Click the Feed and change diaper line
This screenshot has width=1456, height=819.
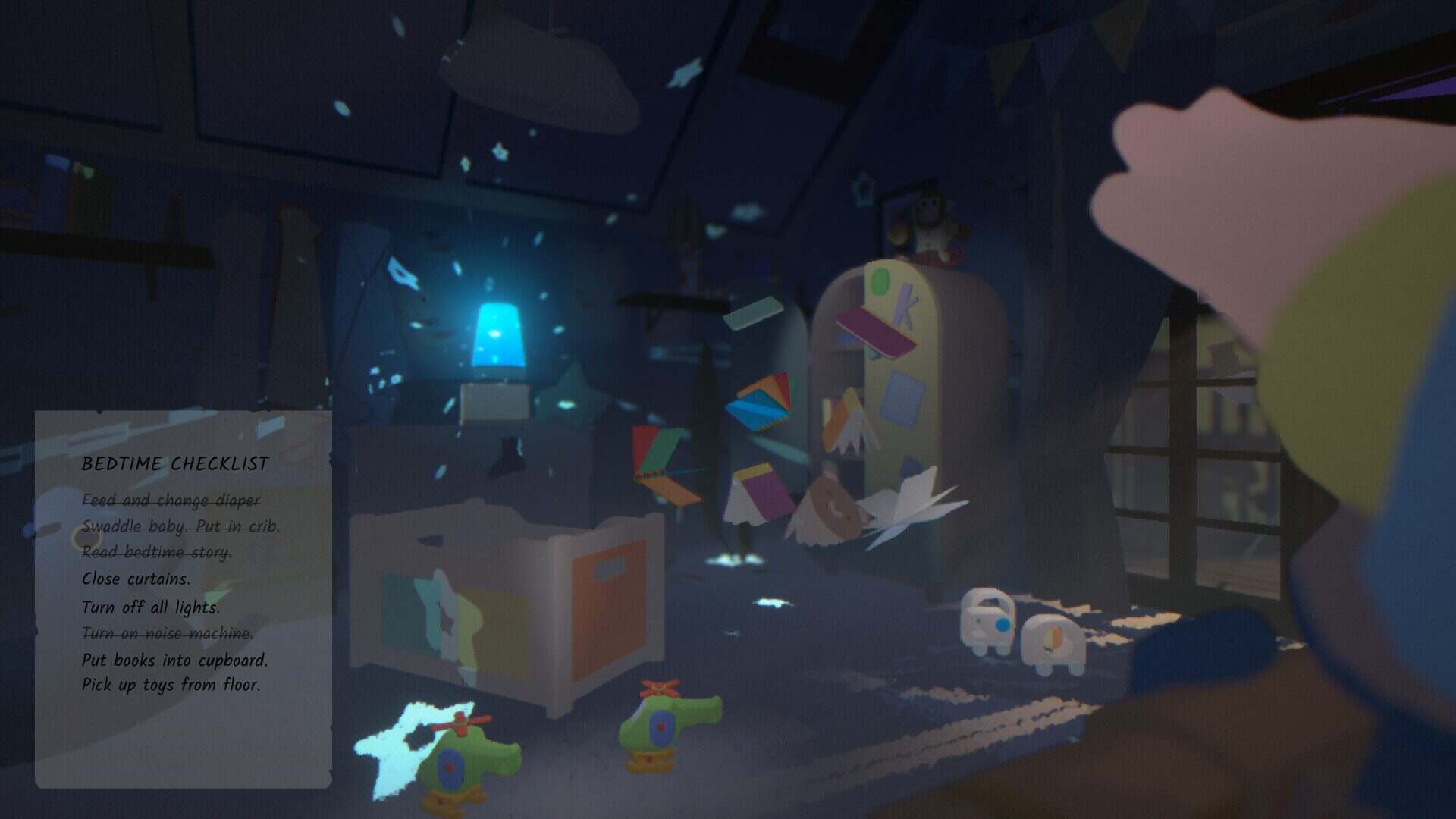pyautogui.click(x=171, y=501)
